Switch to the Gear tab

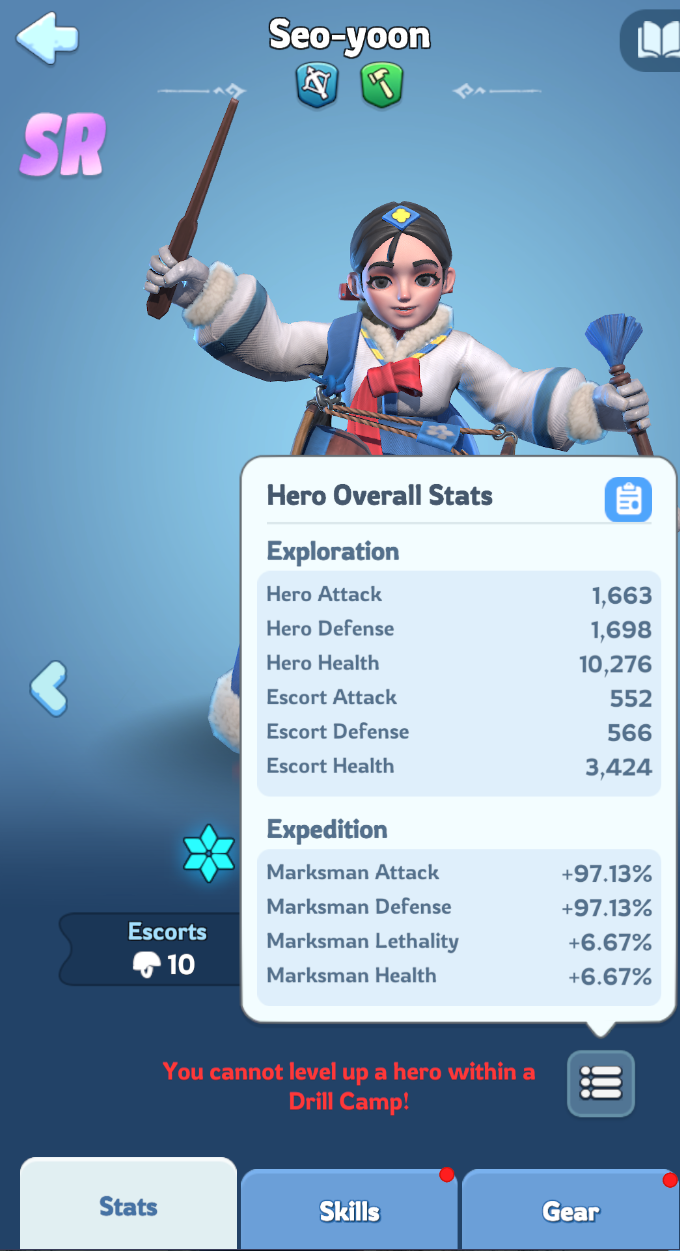[x=570, y=1210]
